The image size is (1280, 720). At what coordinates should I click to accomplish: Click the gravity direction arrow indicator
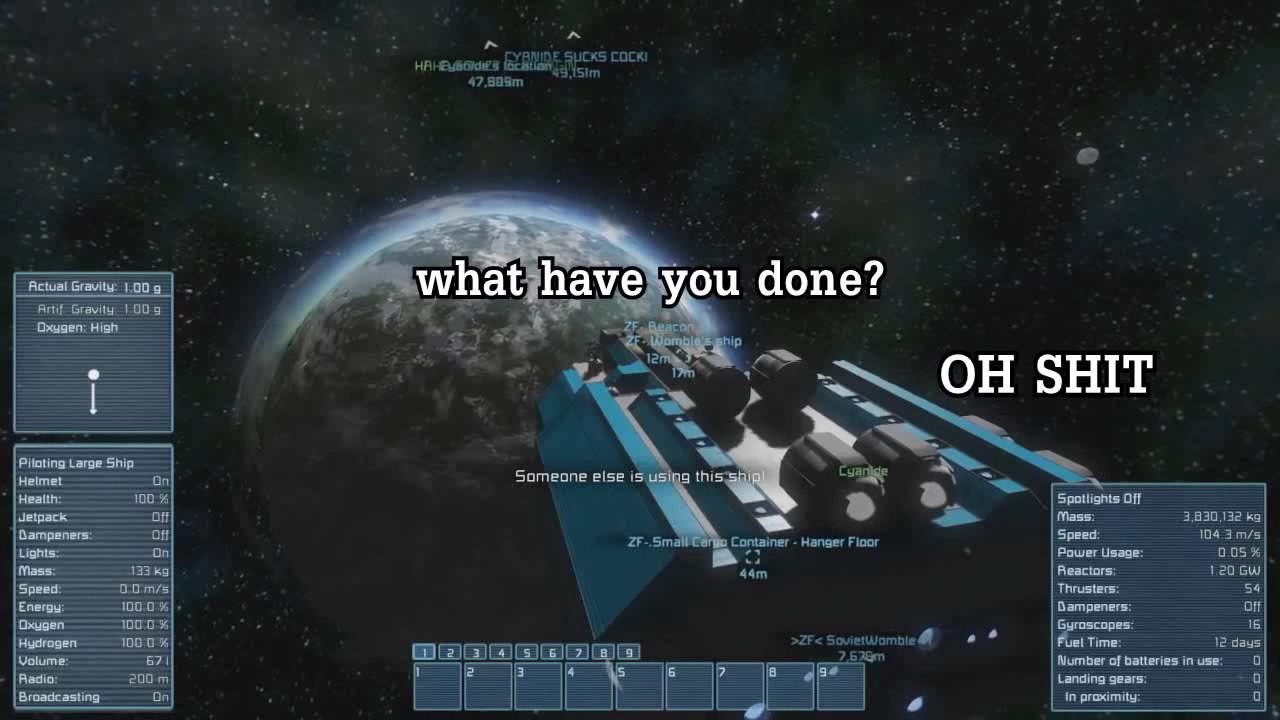93,390
